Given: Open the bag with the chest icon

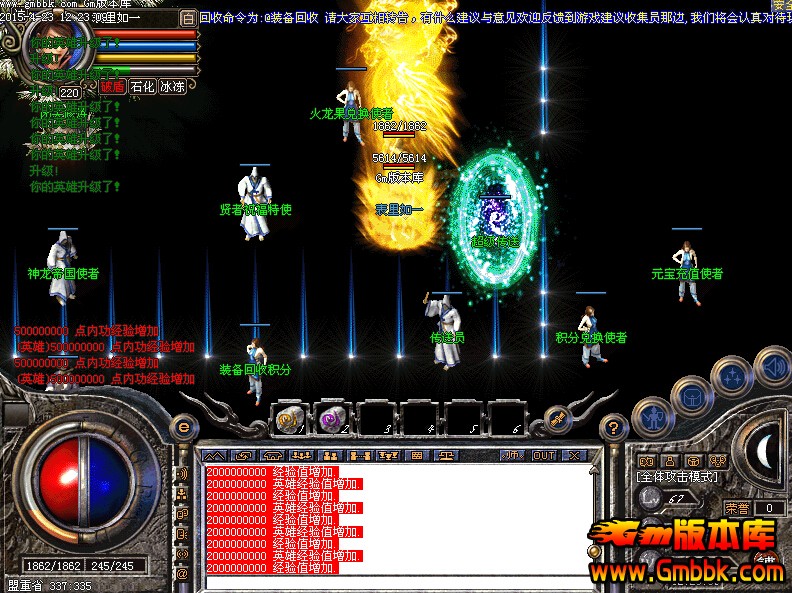Looking at the screenshot, I should coord(692,397).
